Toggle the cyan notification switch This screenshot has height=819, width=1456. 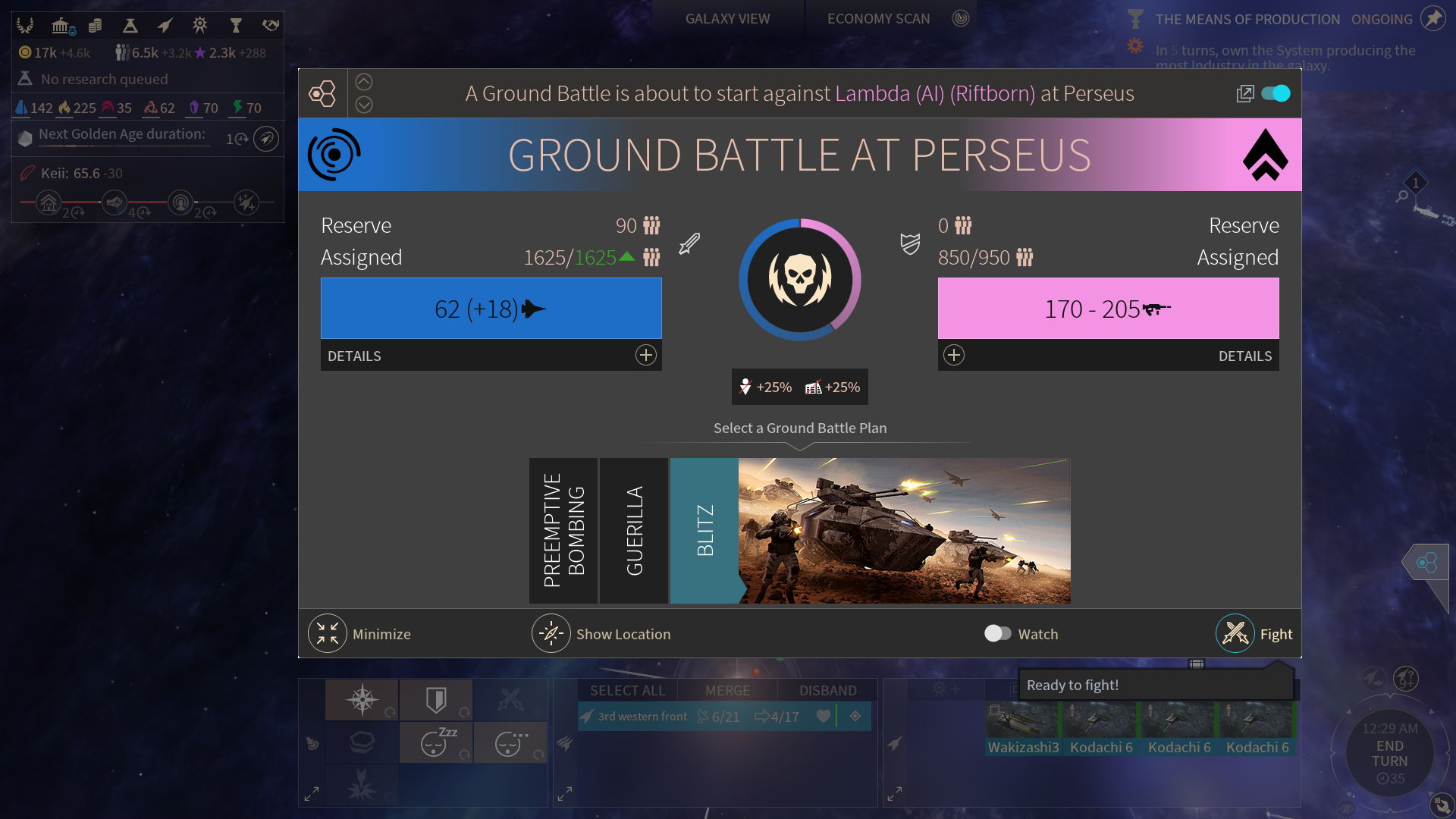[1276, 93]
